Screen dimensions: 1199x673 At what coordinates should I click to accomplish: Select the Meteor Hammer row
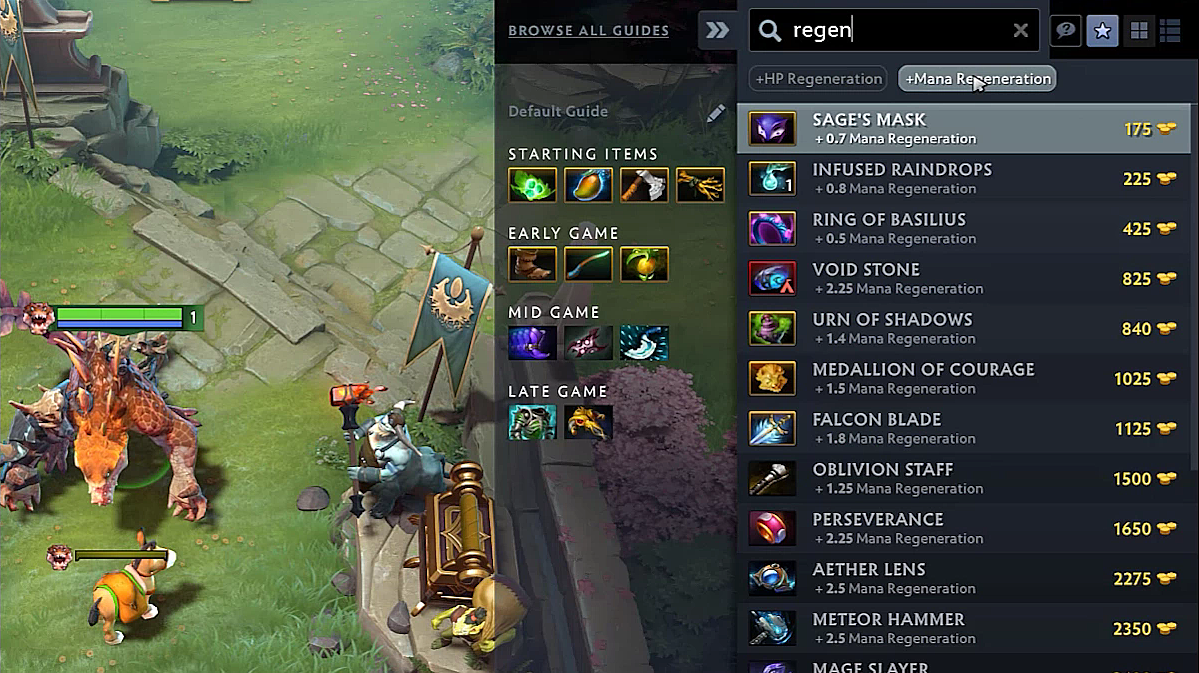tap(963, 629)
